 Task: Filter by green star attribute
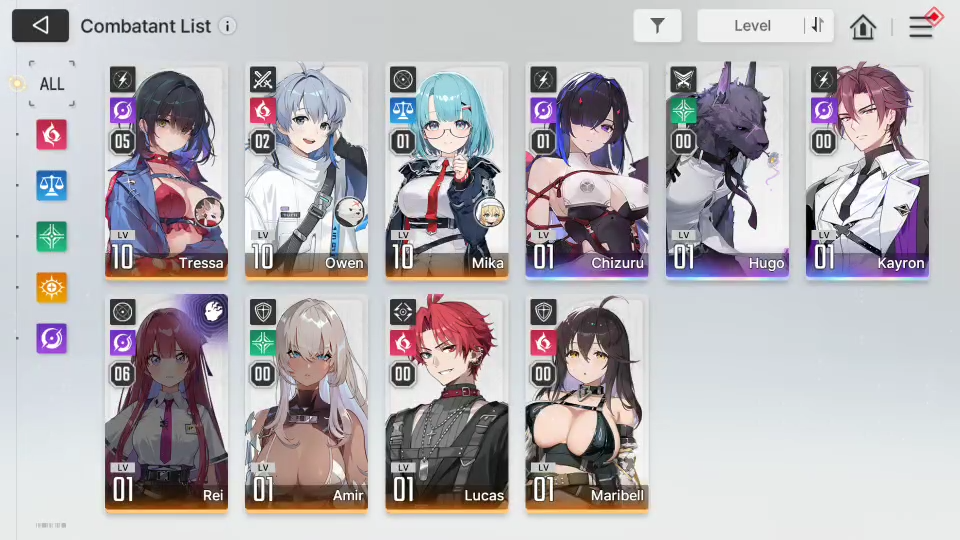point(51,236)
